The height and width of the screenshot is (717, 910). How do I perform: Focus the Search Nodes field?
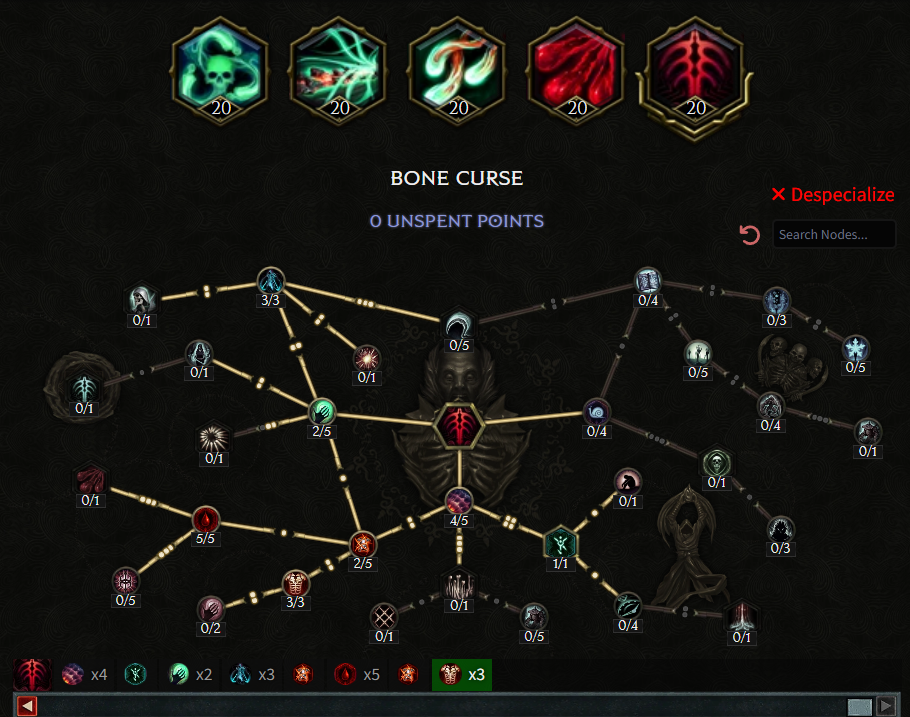point(834,235)
